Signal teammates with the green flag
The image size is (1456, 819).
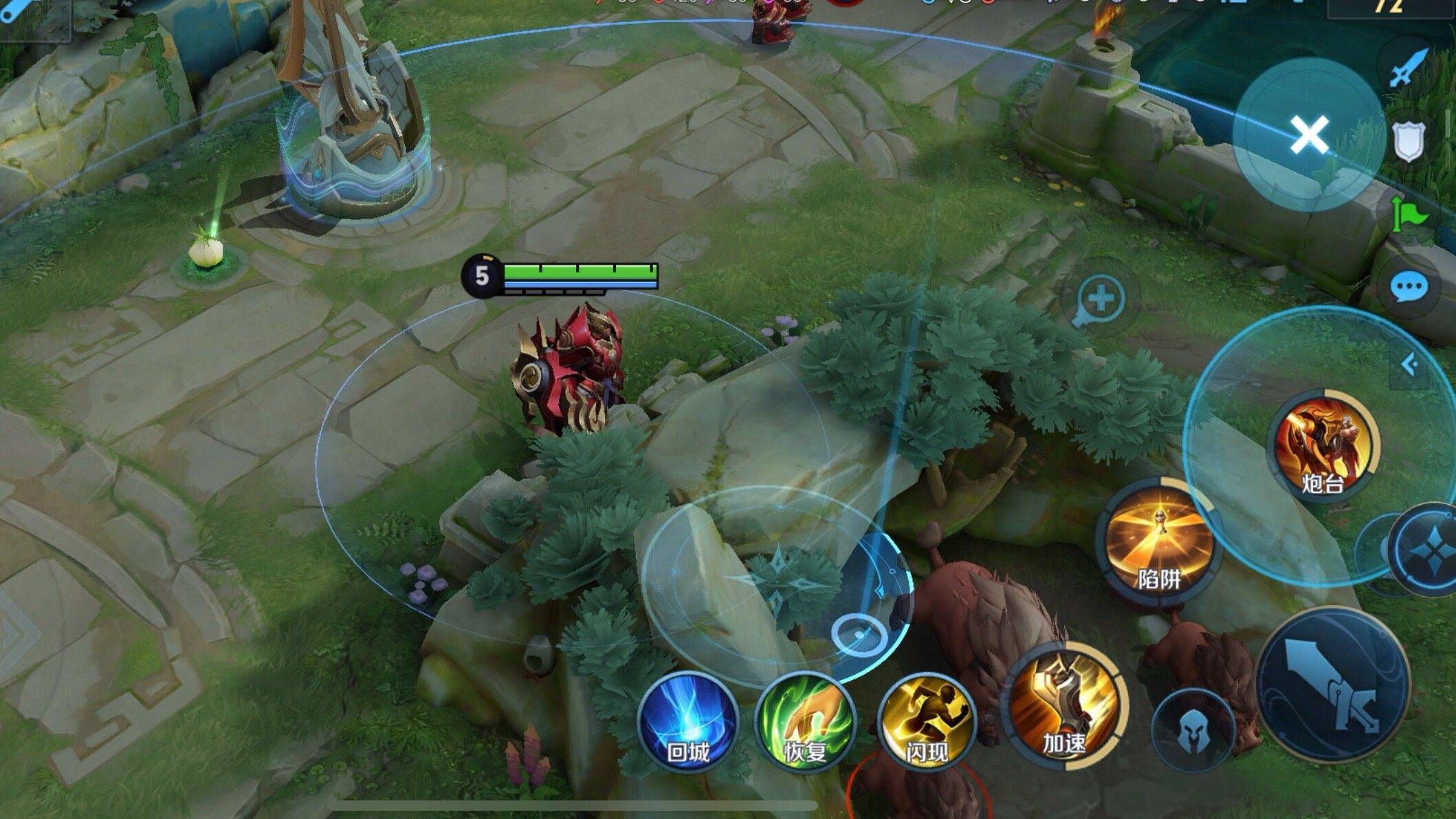1407,215
